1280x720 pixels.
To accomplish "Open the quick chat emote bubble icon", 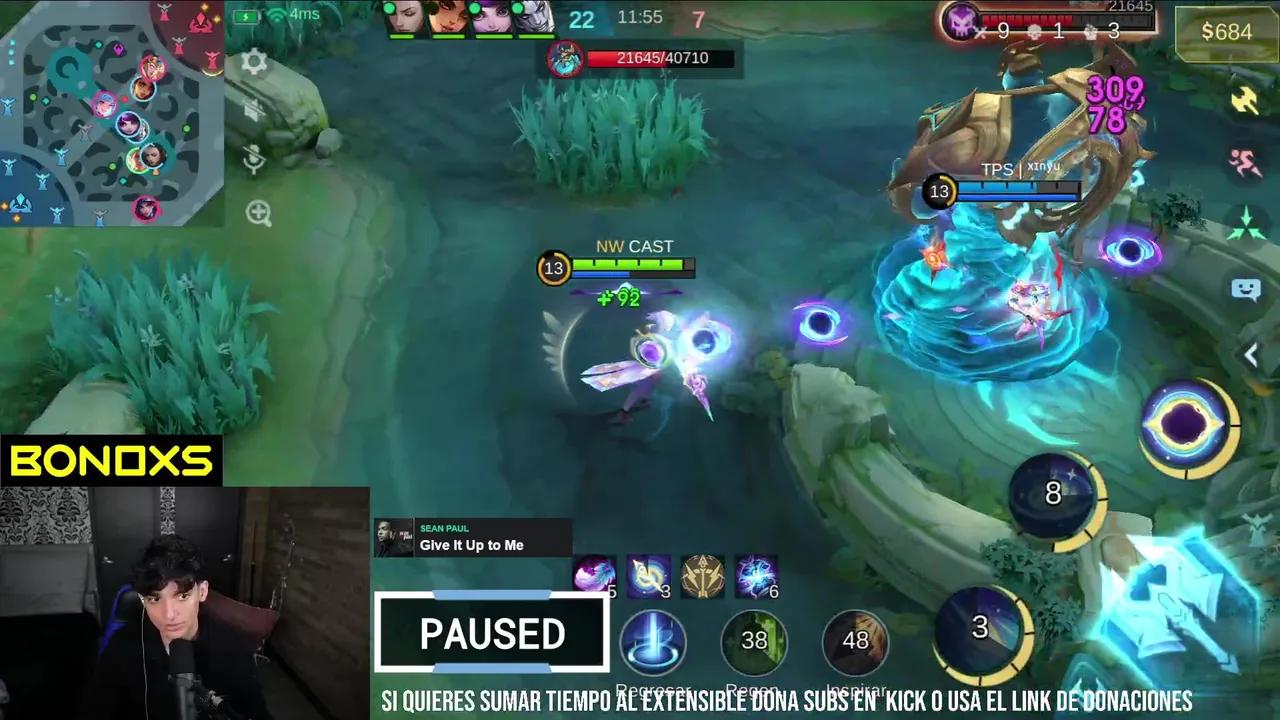I will pos(1246,290).
